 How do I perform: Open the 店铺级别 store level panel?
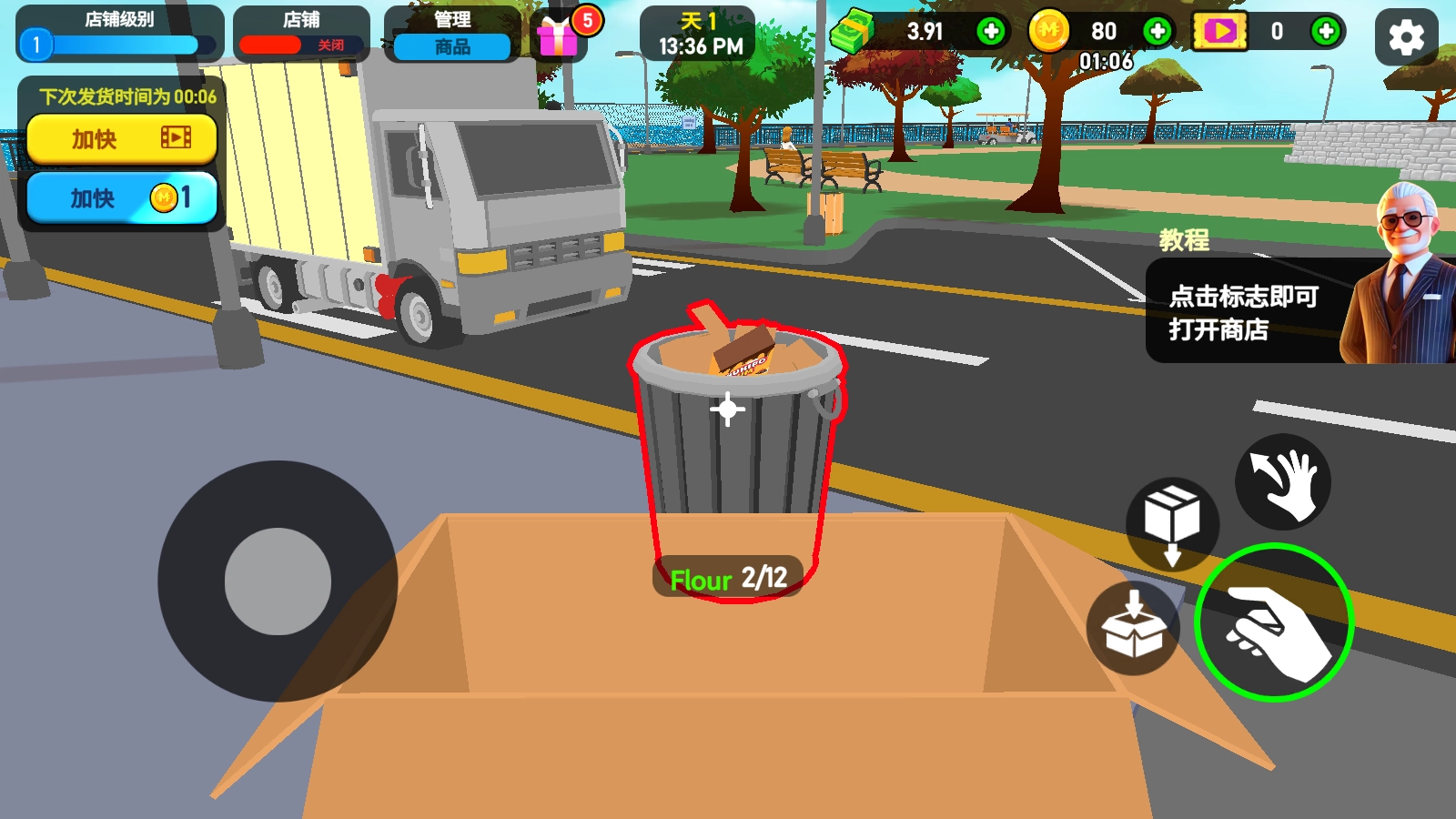[x=119, y=35]
